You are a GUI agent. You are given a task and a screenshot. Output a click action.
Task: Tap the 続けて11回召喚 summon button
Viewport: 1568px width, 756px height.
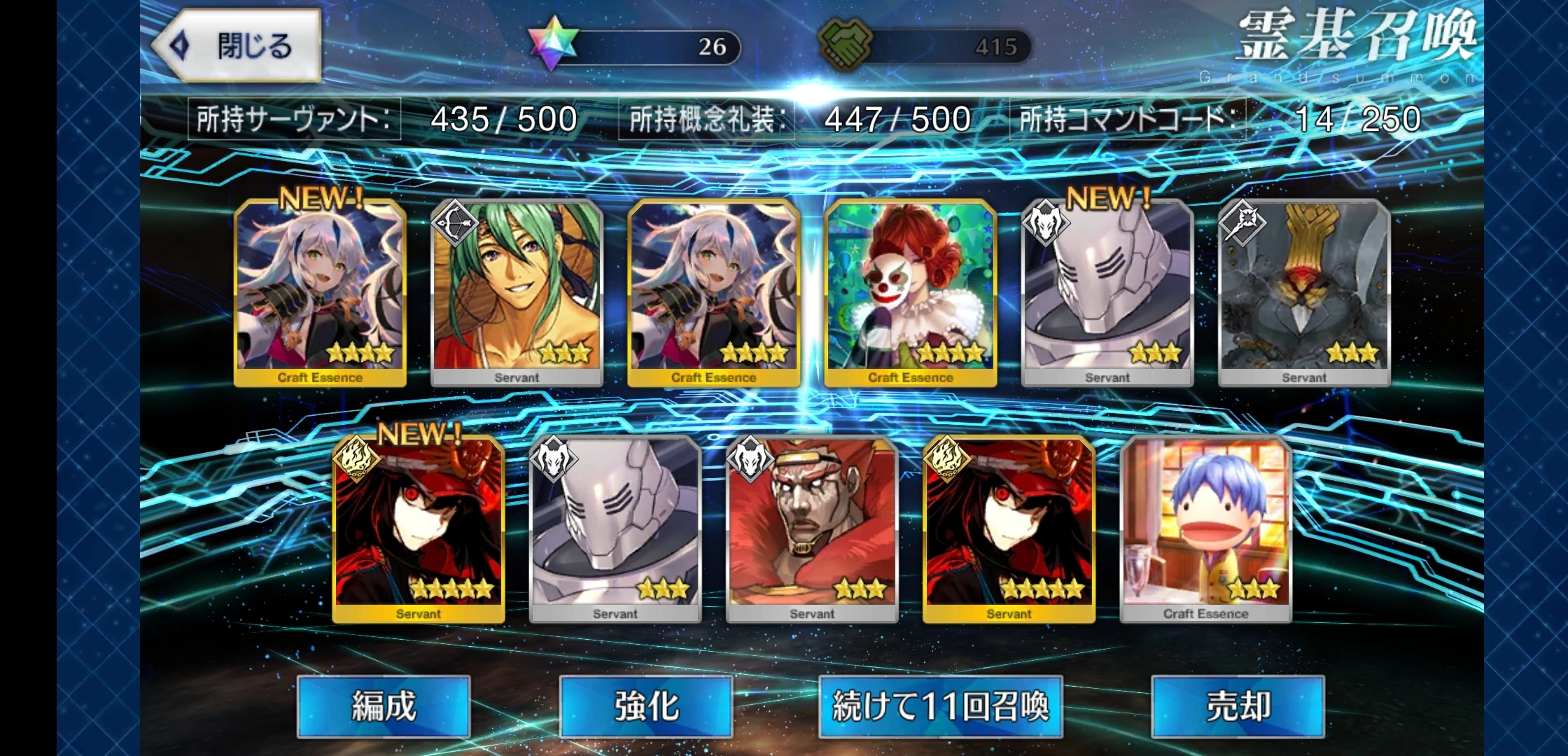tap(940, 707)
